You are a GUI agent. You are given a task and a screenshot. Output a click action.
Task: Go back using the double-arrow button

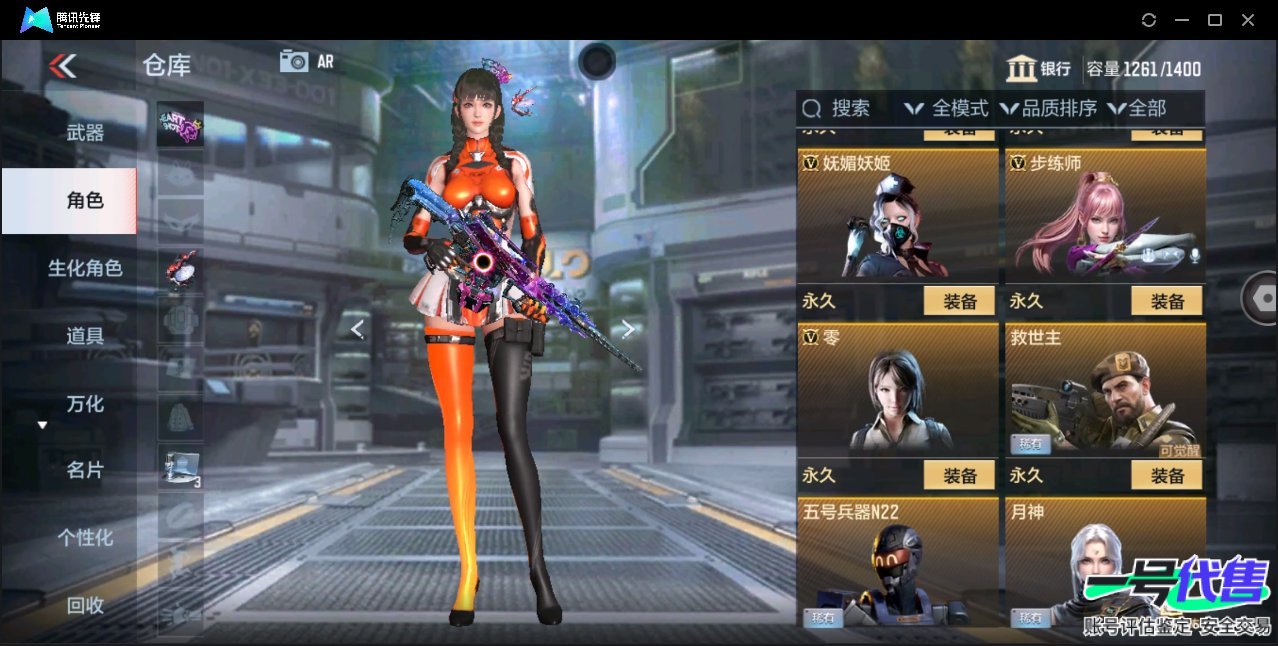click(62, 66)
